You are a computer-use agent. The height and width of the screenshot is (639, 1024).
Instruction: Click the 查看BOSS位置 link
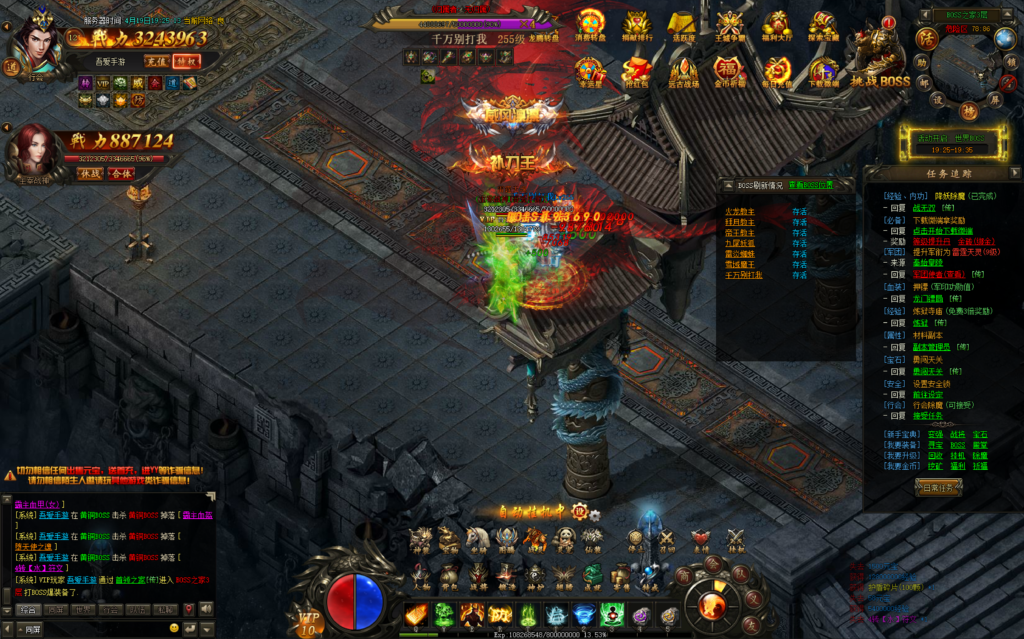[810, 185]
